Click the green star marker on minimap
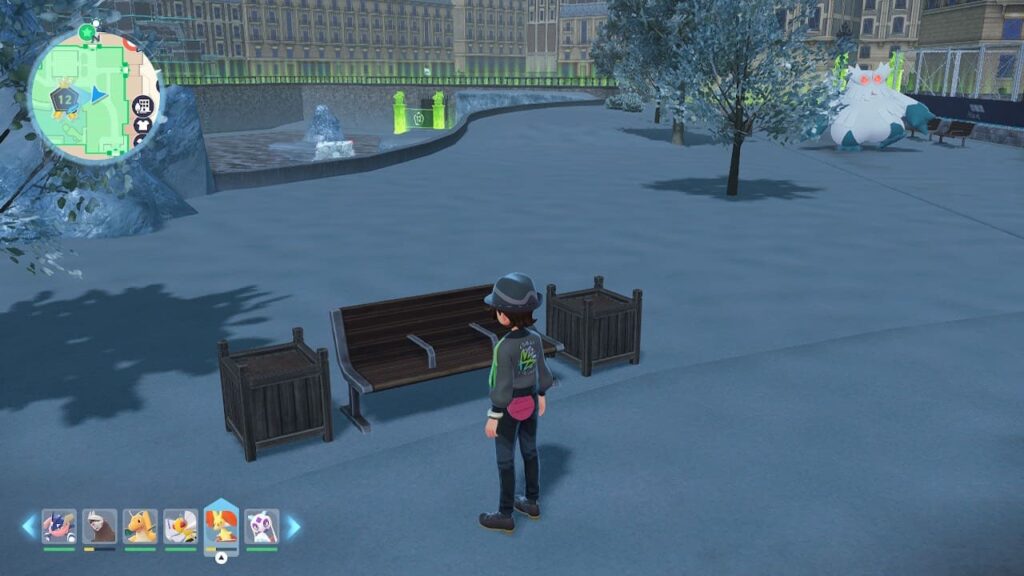This screenshot has width=1024, height=576. tap(87, 32)
